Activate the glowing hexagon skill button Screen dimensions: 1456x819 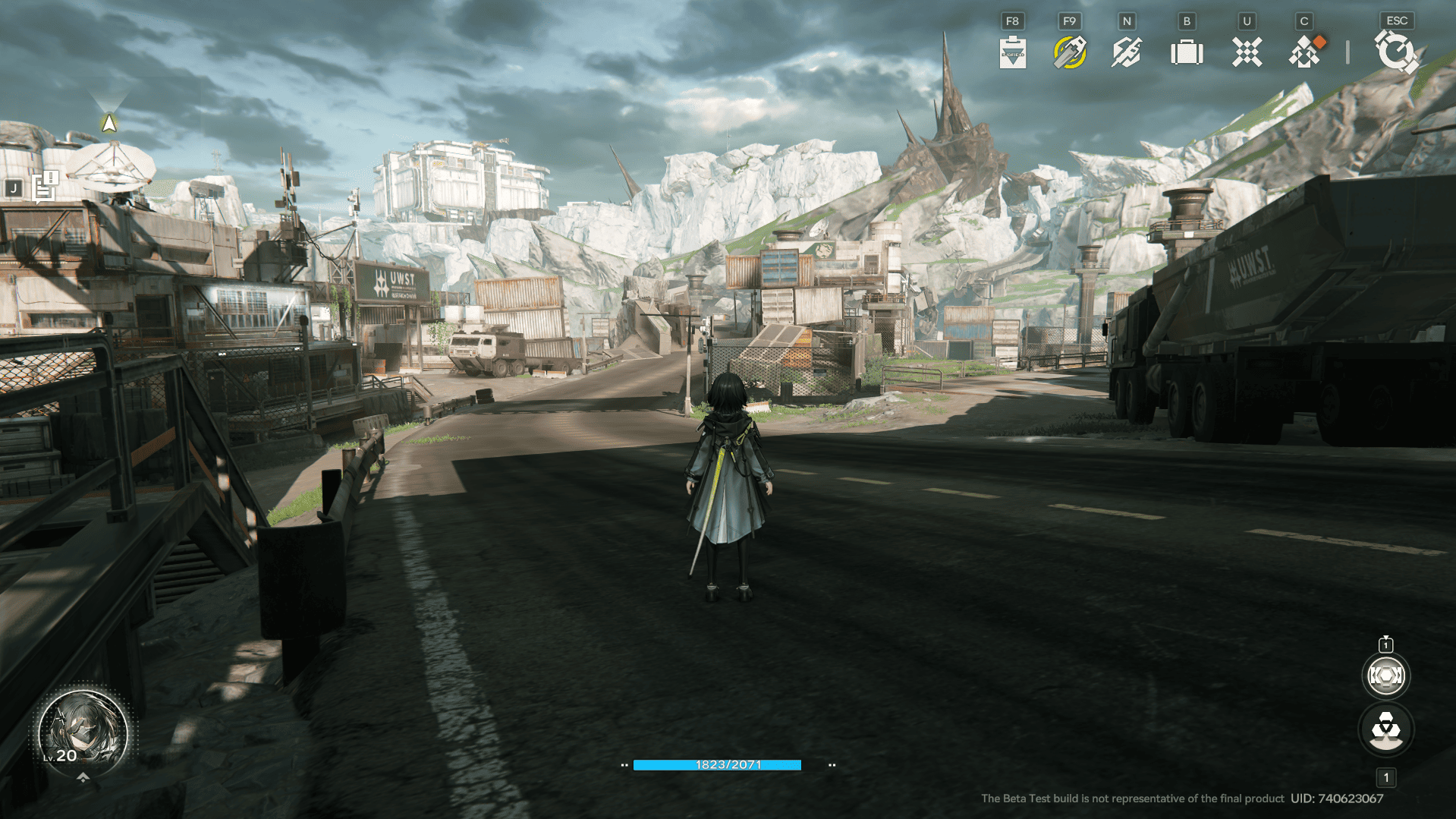click(x=1385, y=676)
